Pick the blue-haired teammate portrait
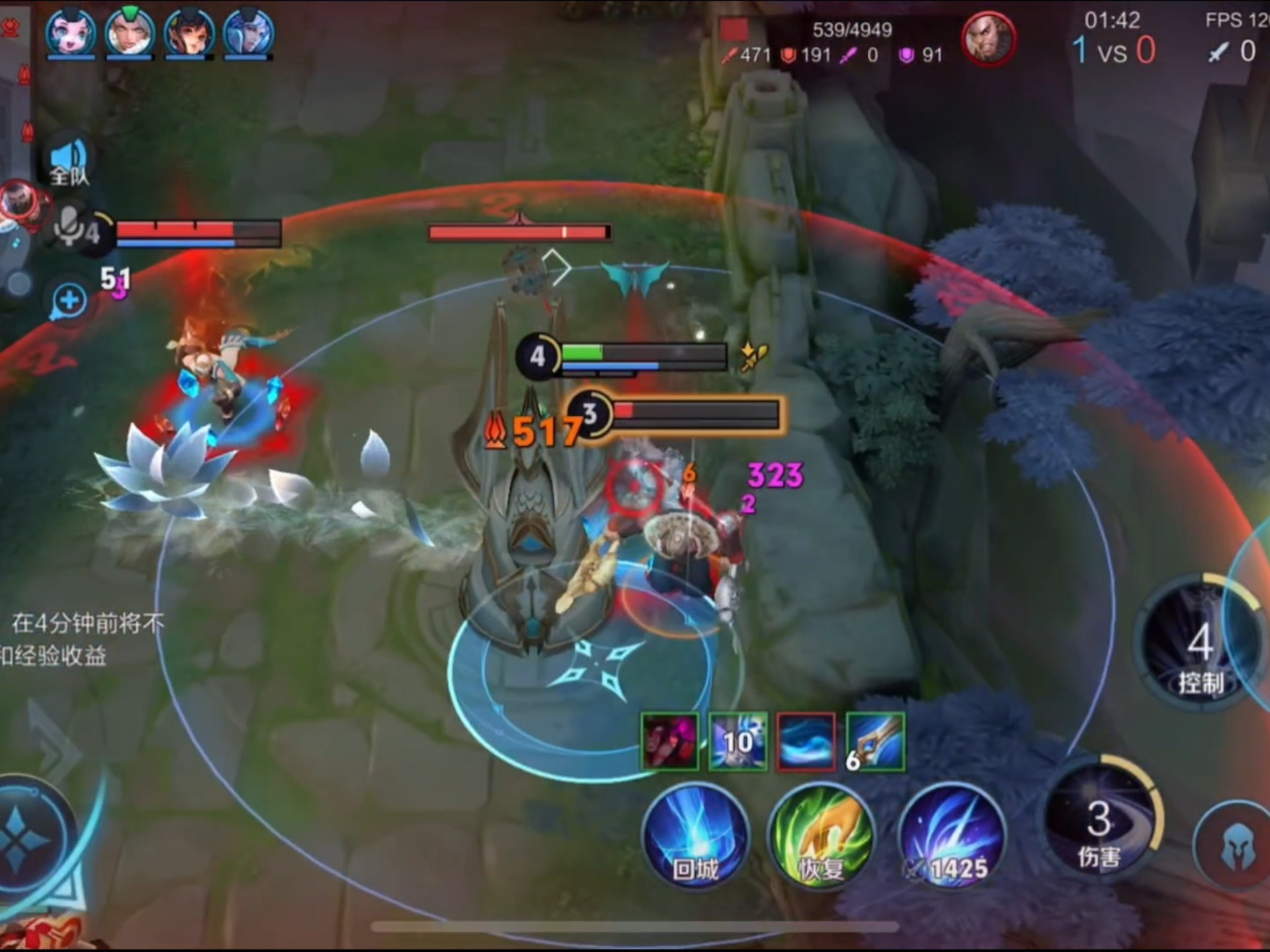This screenshot has width=1270, height=952. point(248,32)
